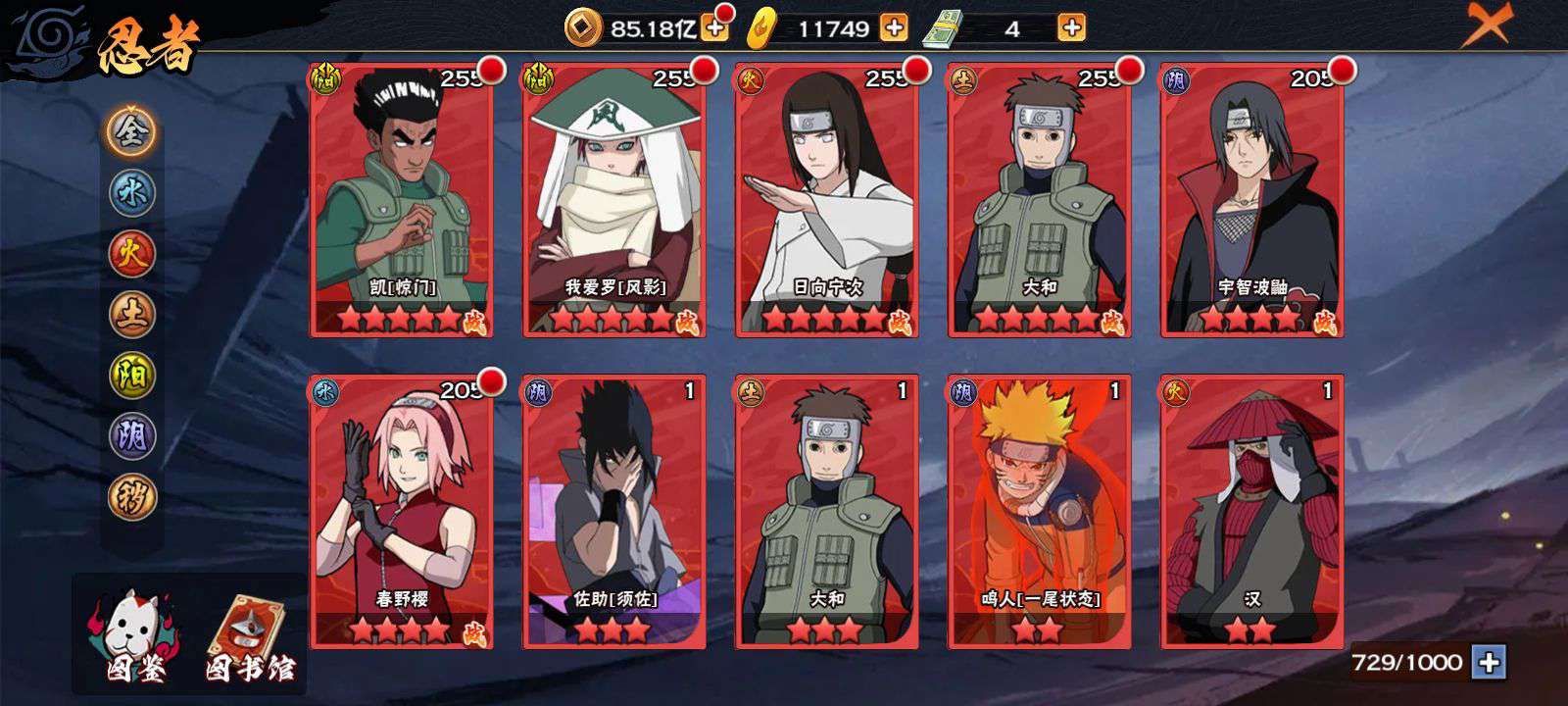Pick the 春野樱 ninja card

coord(402,512)
